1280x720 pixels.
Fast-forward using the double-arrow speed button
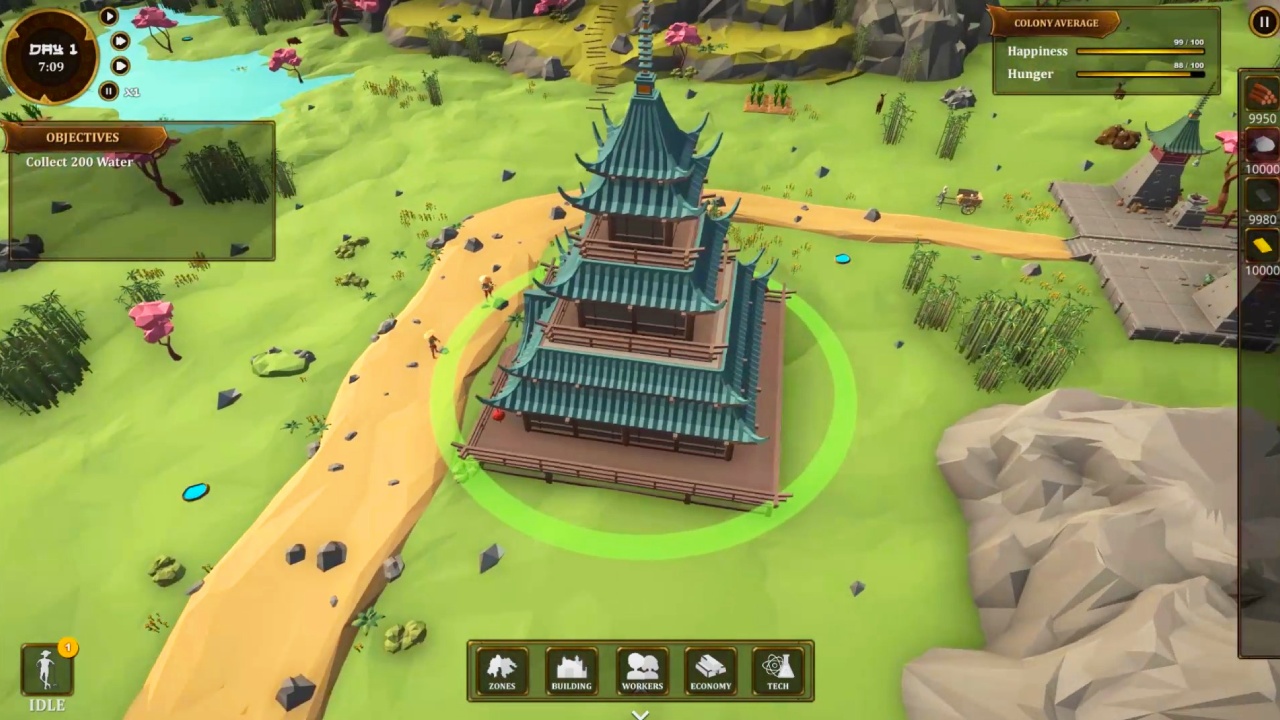coord(120,41)
